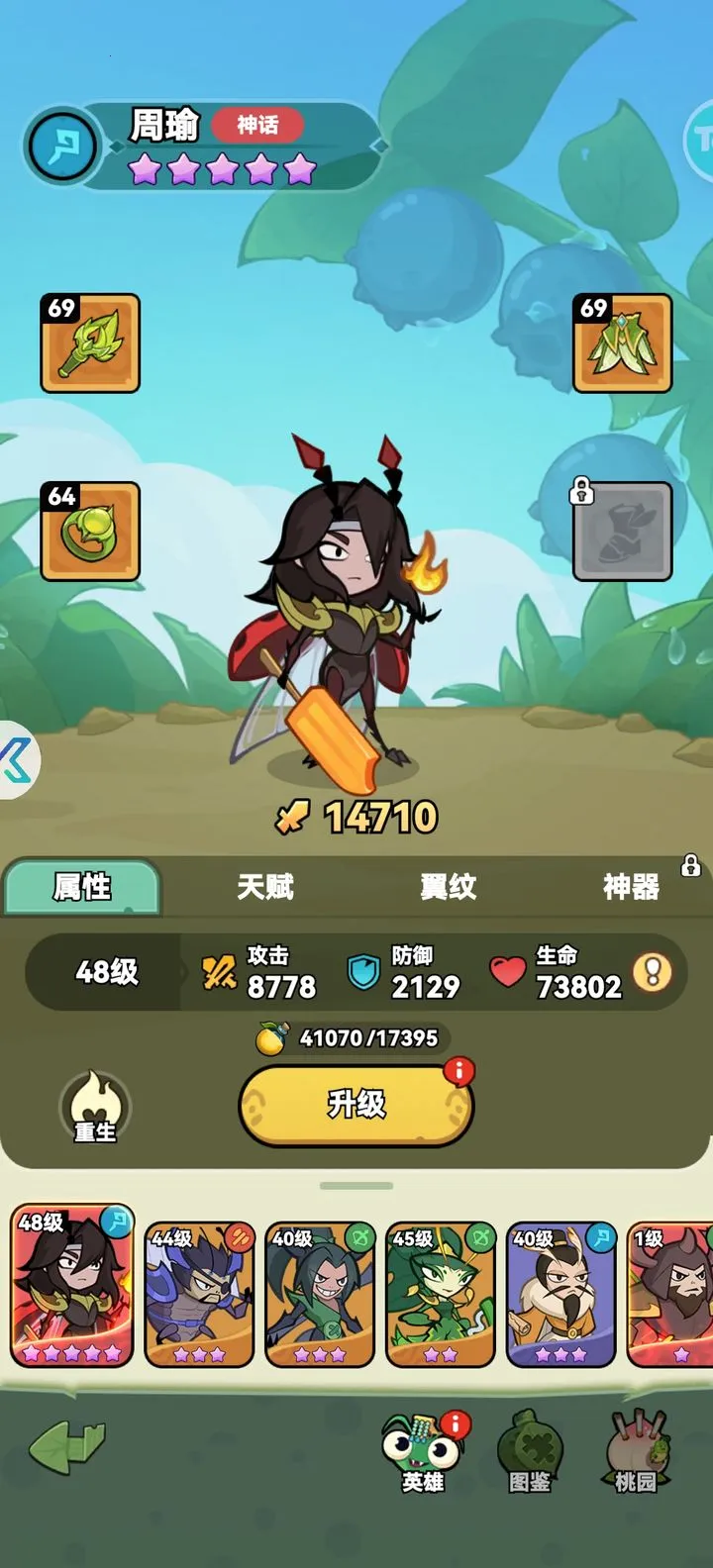Screen dimensions: 713x1568
Task: Open the 桃园 peach garden menu
Action: 636,1453
